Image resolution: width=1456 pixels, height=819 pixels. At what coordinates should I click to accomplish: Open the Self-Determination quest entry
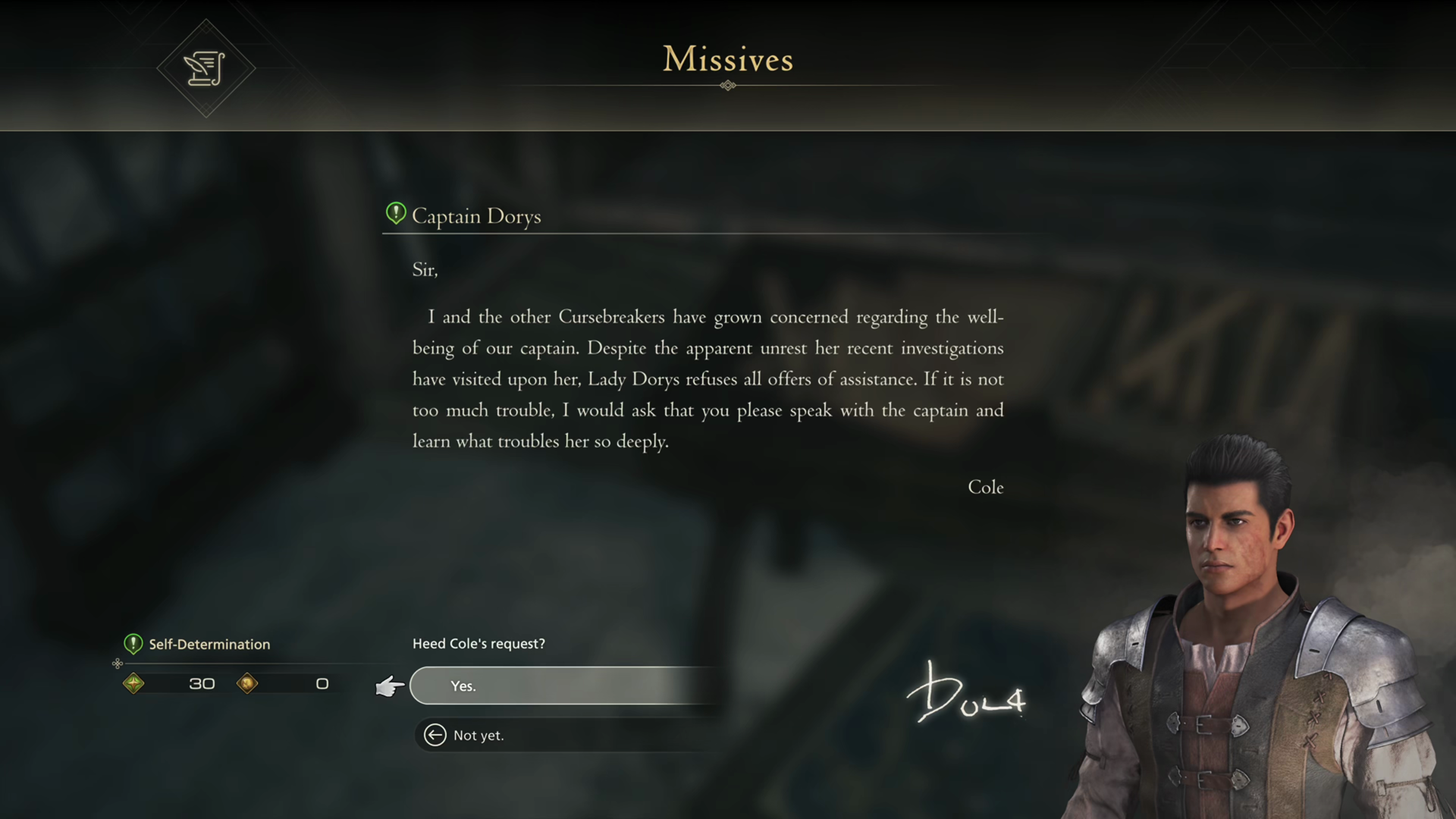click(209, 644)
